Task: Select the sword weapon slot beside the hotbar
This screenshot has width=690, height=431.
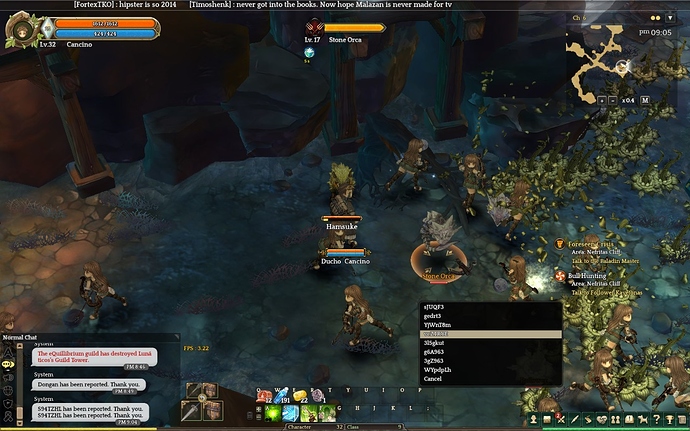Action: coord(191,411)
